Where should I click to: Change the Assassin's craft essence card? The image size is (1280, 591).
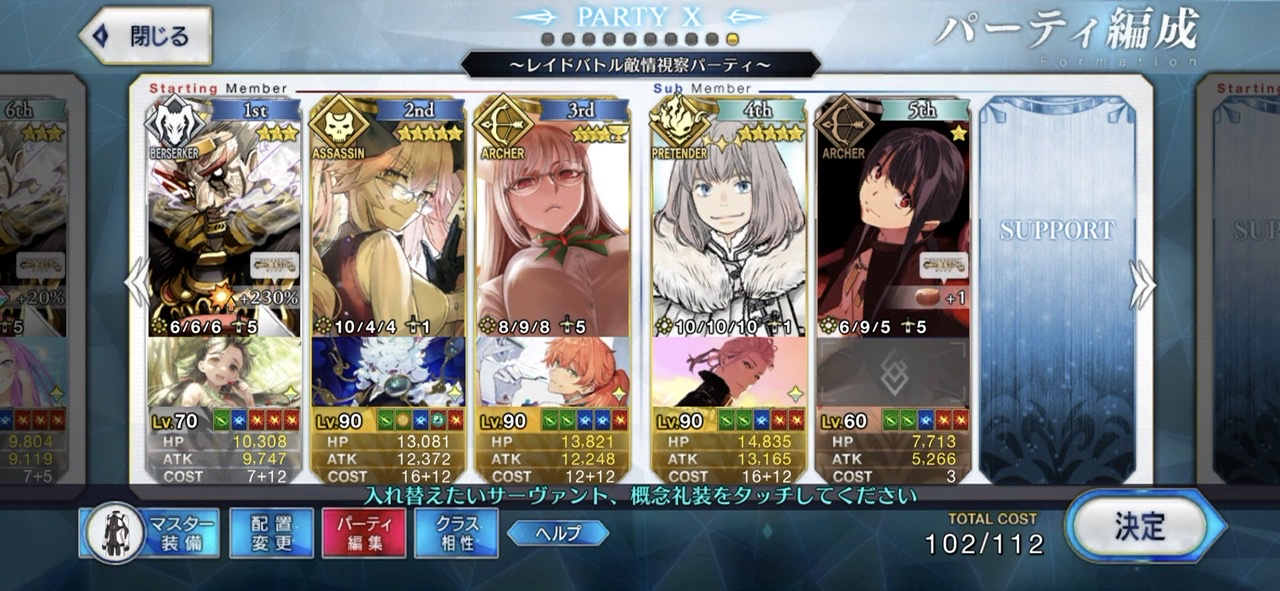tap(388, 371)
